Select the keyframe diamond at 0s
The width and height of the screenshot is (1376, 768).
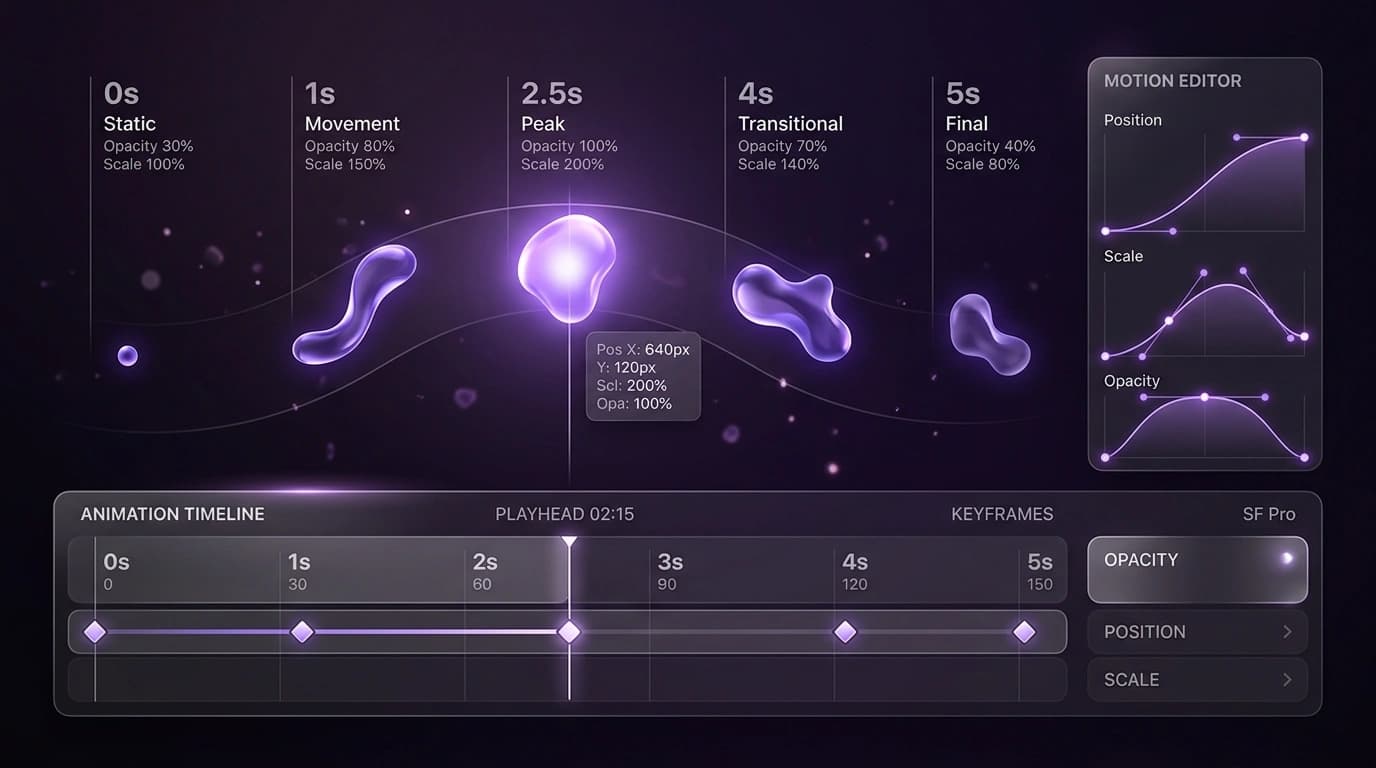coord(95,632)
